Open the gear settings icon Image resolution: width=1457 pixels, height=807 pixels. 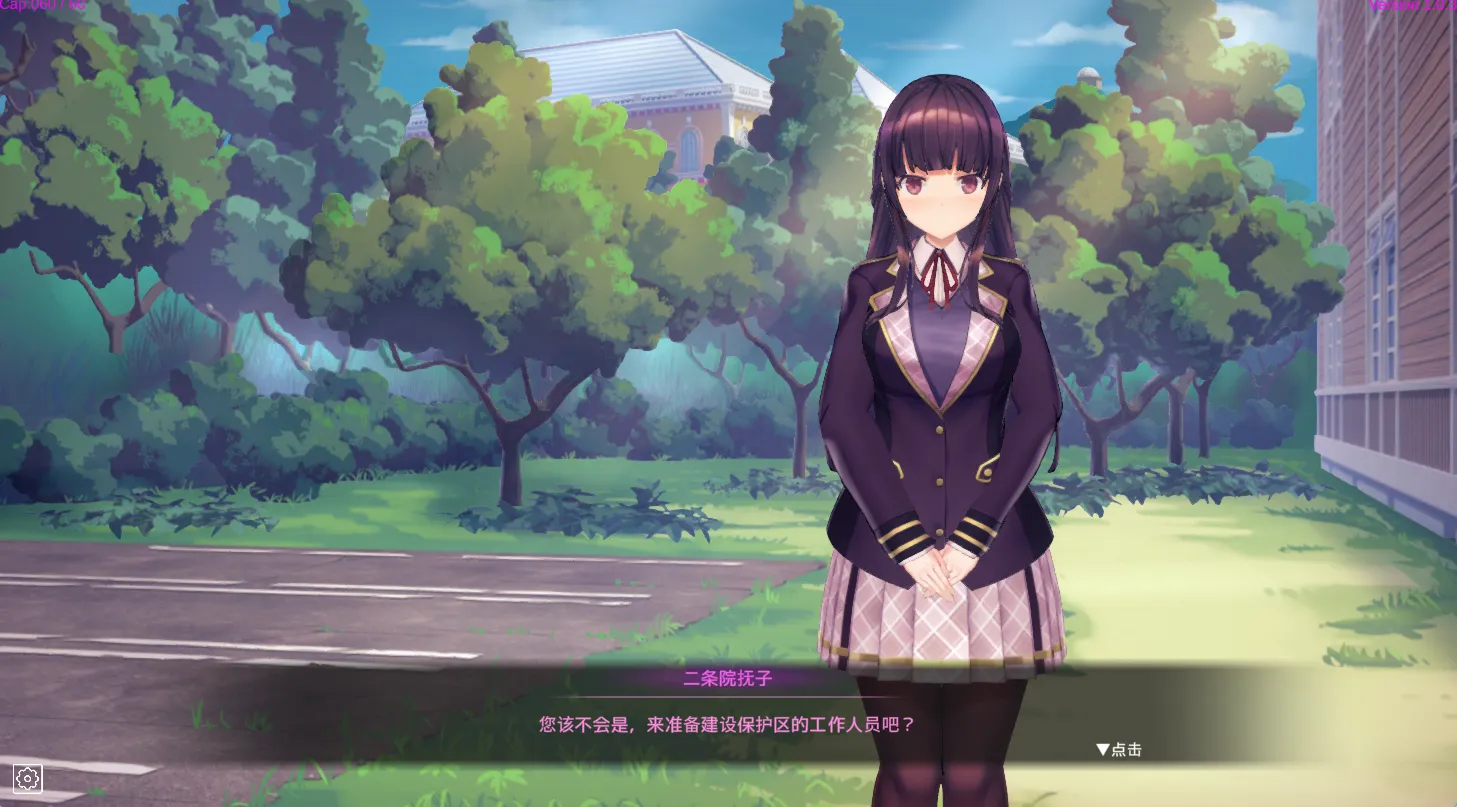coord(27,778)
